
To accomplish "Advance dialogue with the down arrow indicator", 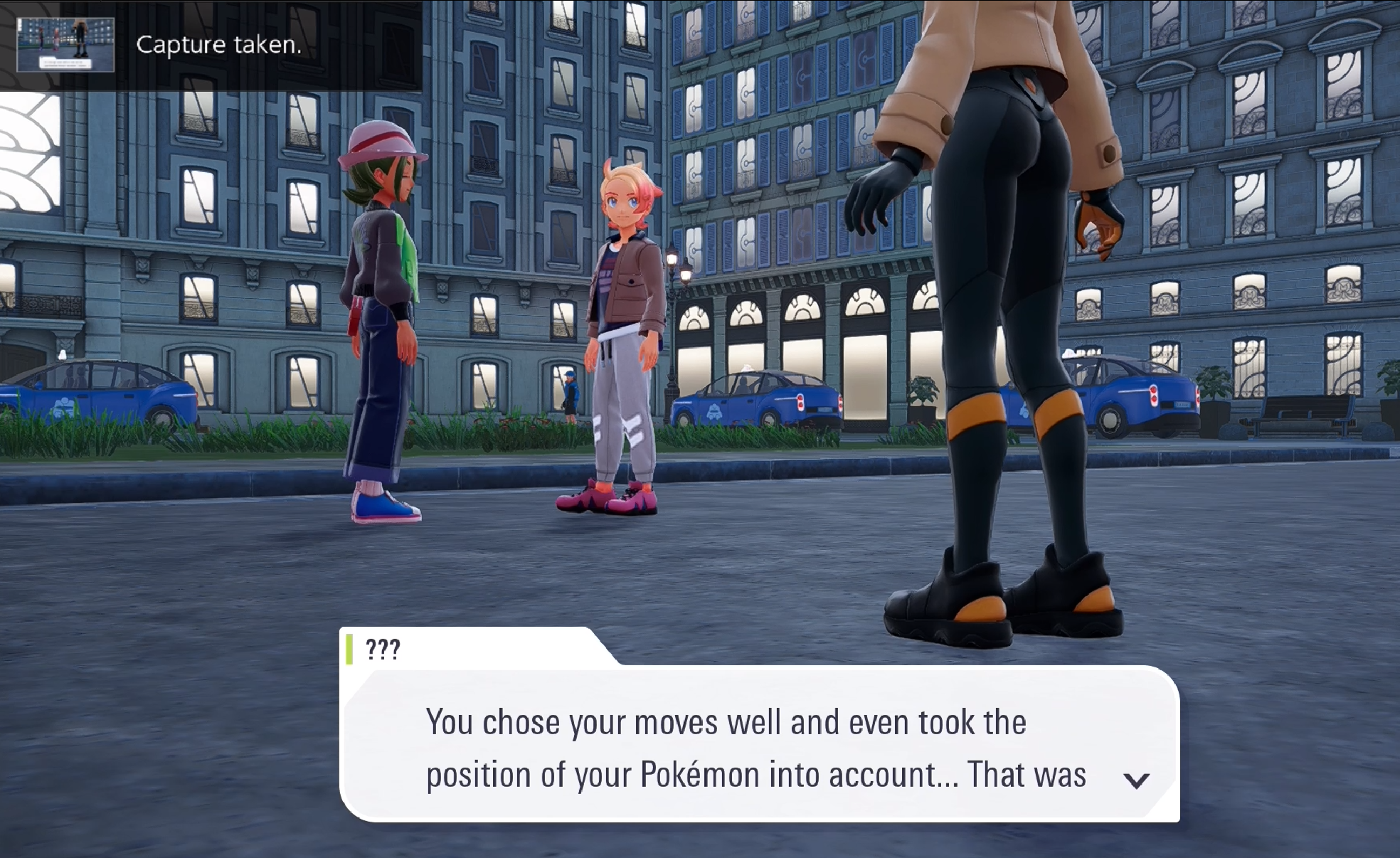I will click(x=1136, y=780).
